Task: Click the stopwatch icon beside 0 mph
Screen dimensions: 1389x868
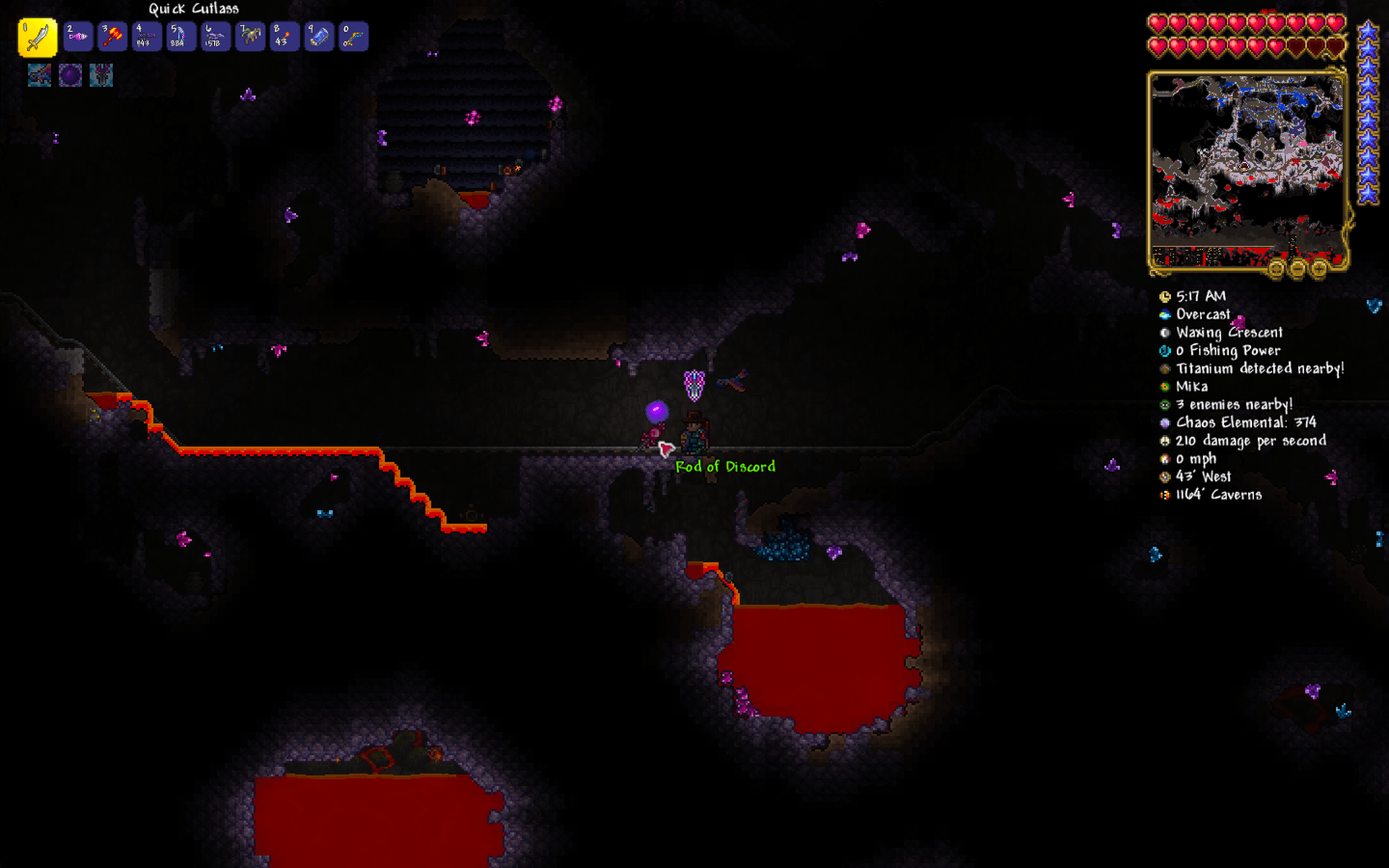Action: tap(1165, 459)
